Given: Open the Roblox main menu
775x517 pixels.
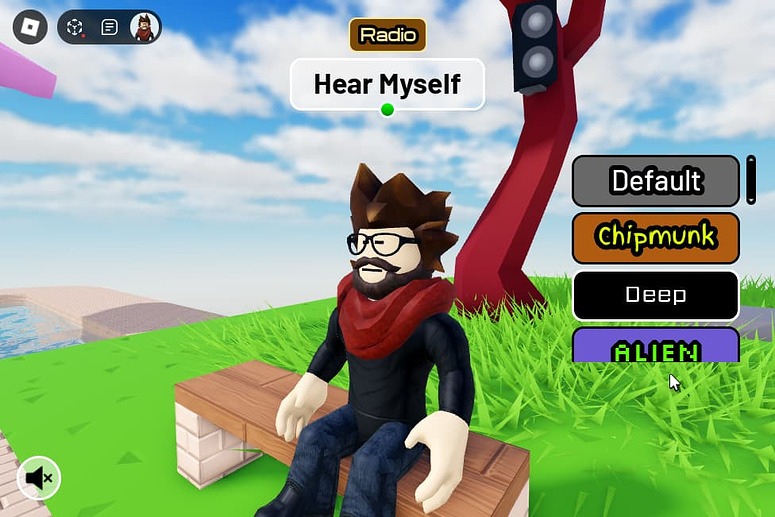Looking at the screenshot, I should tap(30, 27).
